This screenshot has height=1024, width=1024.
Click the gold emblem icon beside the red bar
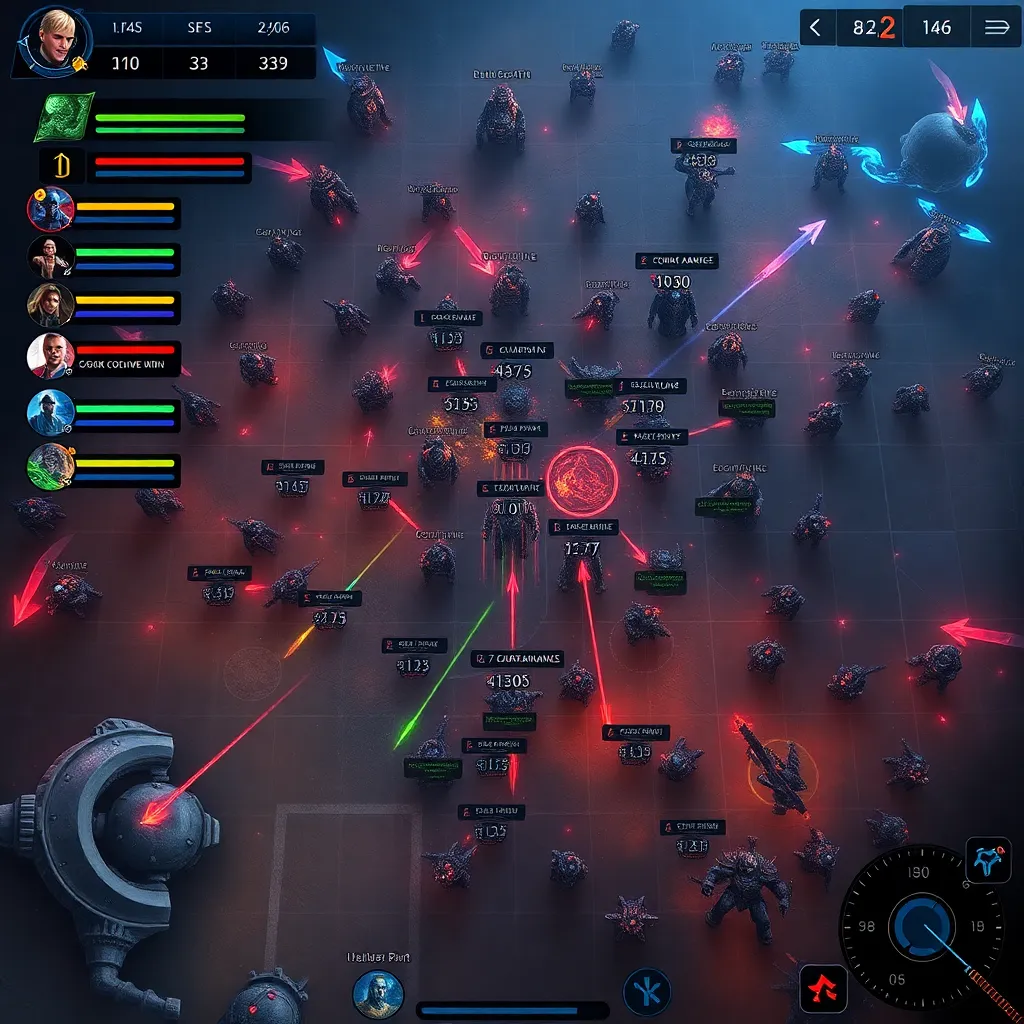pyautogui.click(x=58, y=165)
